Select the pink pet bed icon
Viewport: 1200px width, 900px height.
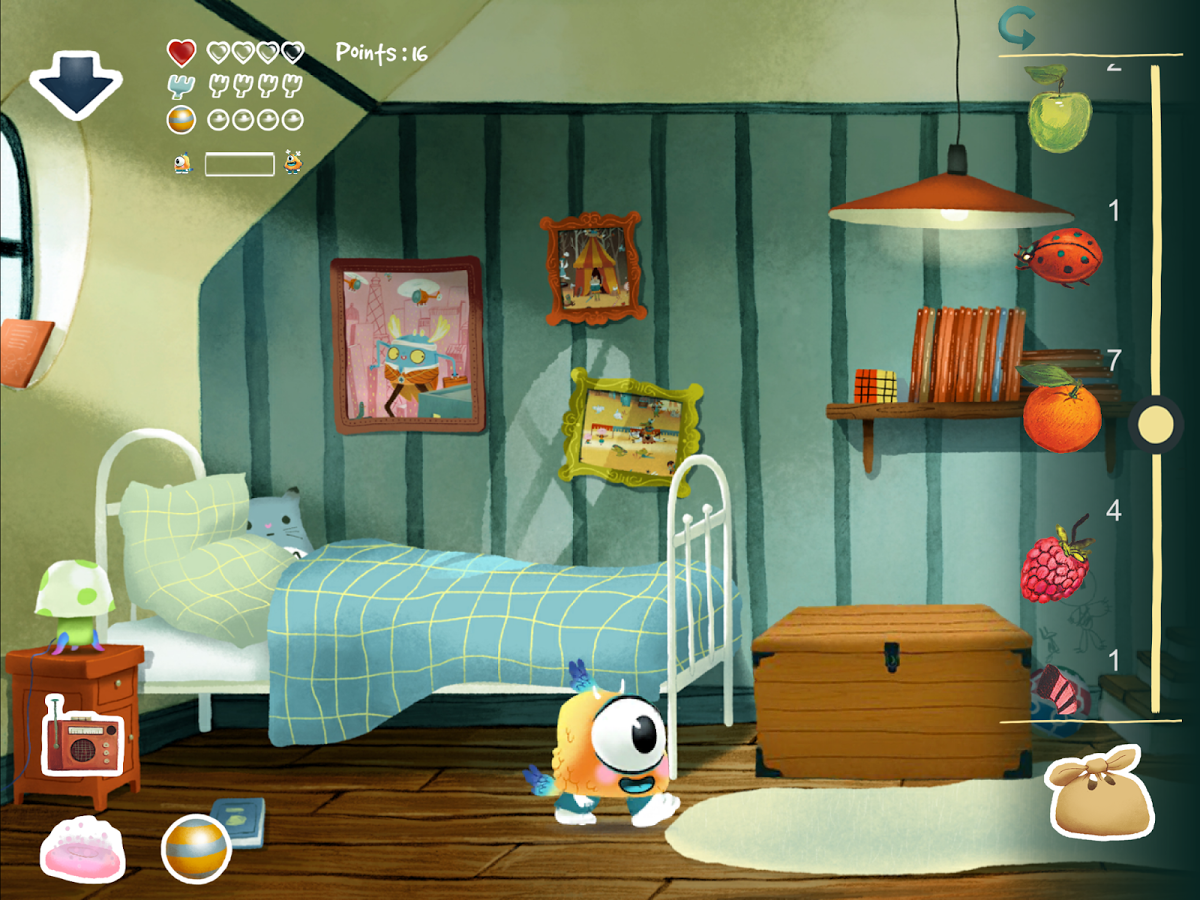click(x=83, y=850)
